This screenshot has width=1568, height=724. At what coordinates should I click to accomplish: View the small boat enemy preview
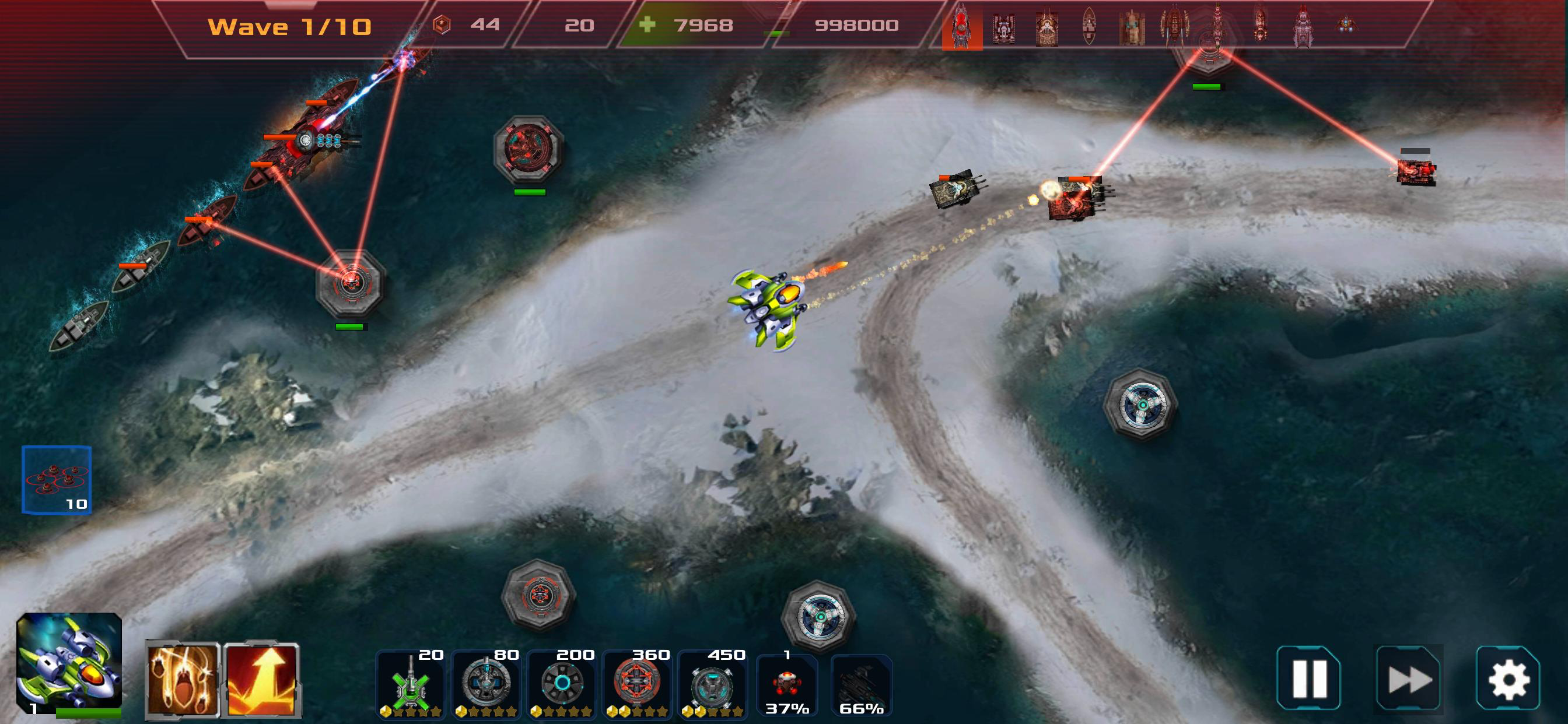(1090, 27)
